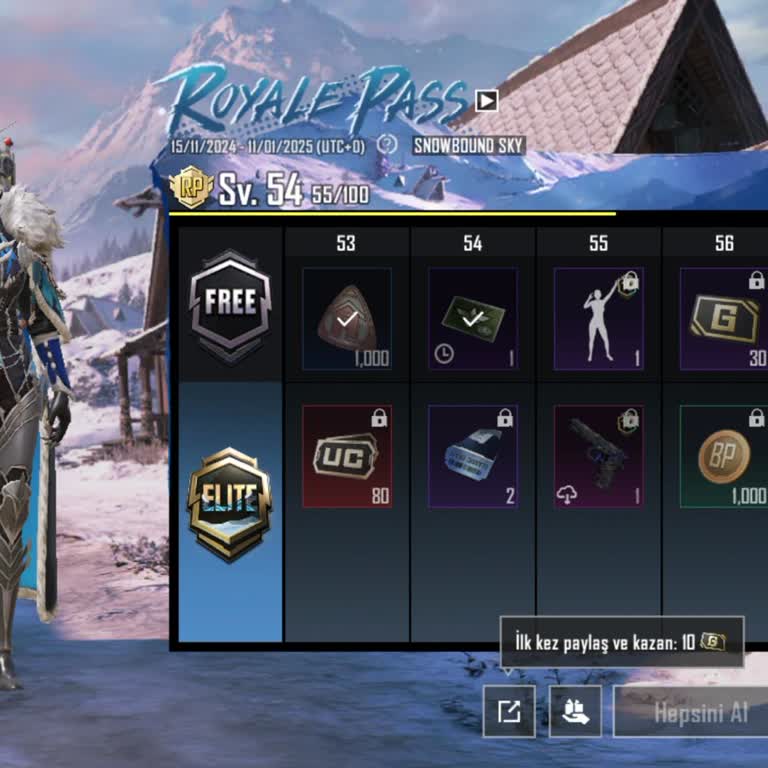
Task: View the locked 80 UC elite reward
Action: [347, 457]
